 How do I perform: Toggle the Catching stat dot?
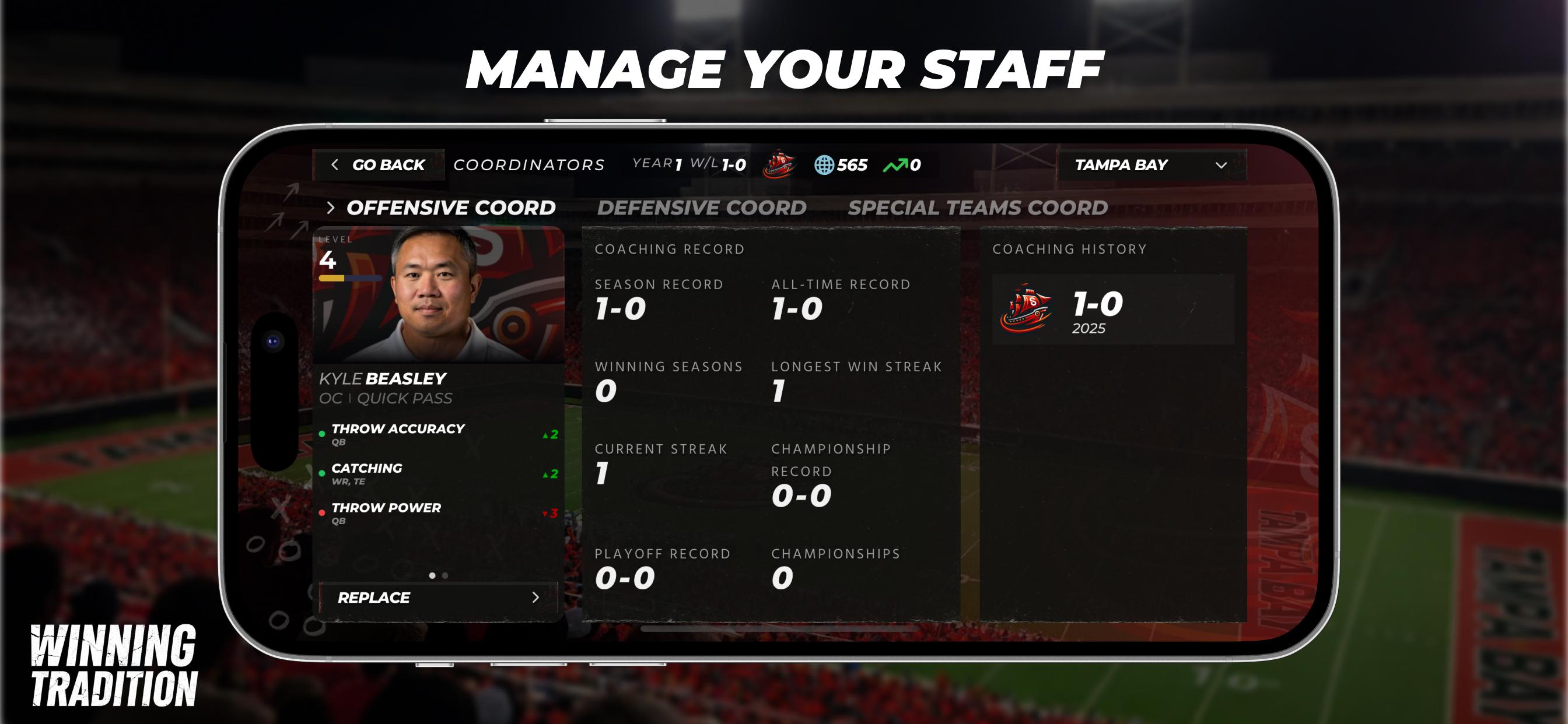click(323, 473)
